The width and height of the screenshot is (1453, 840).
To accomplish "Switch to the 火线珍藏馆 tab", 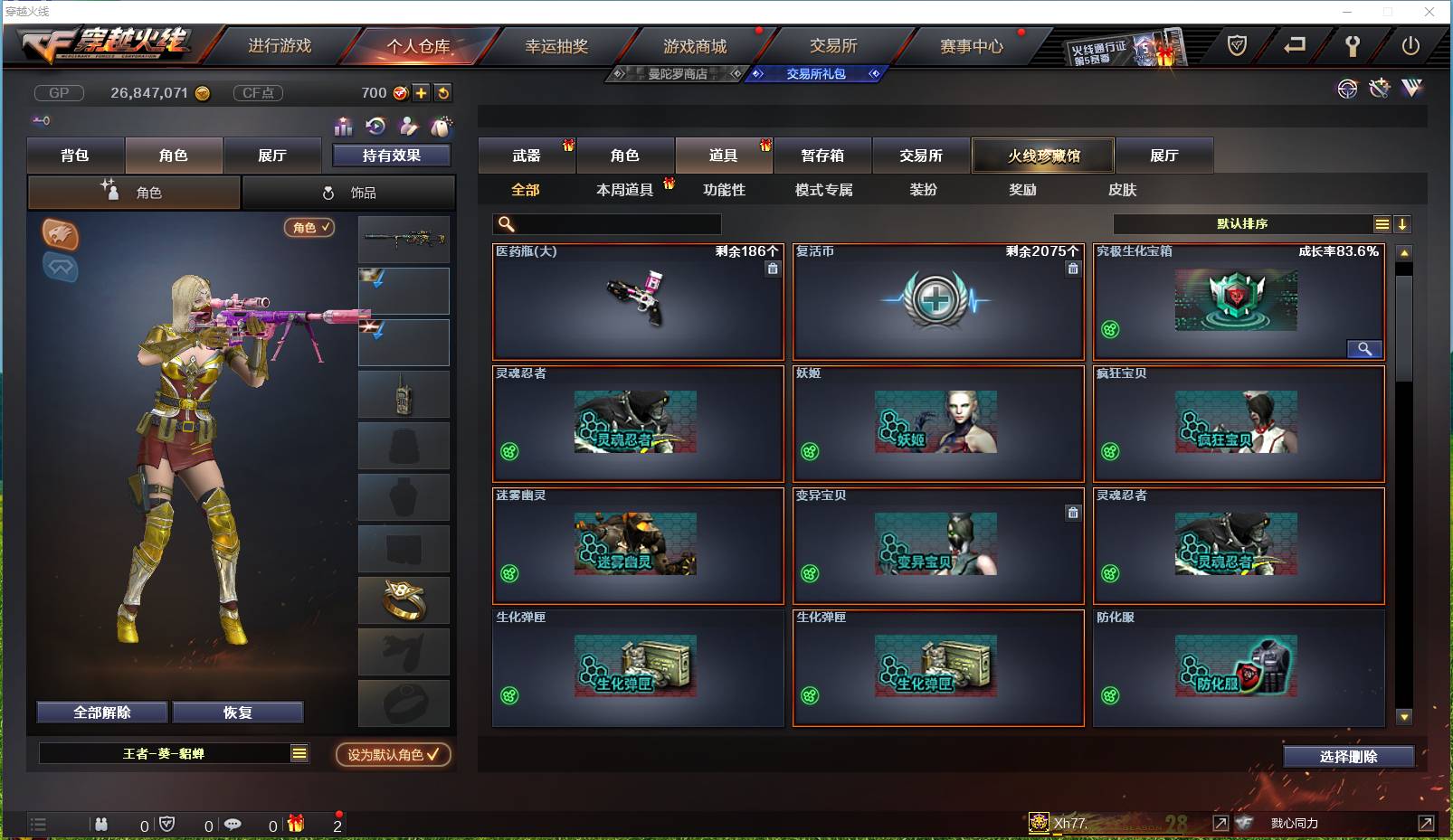I will (1043, 156).
